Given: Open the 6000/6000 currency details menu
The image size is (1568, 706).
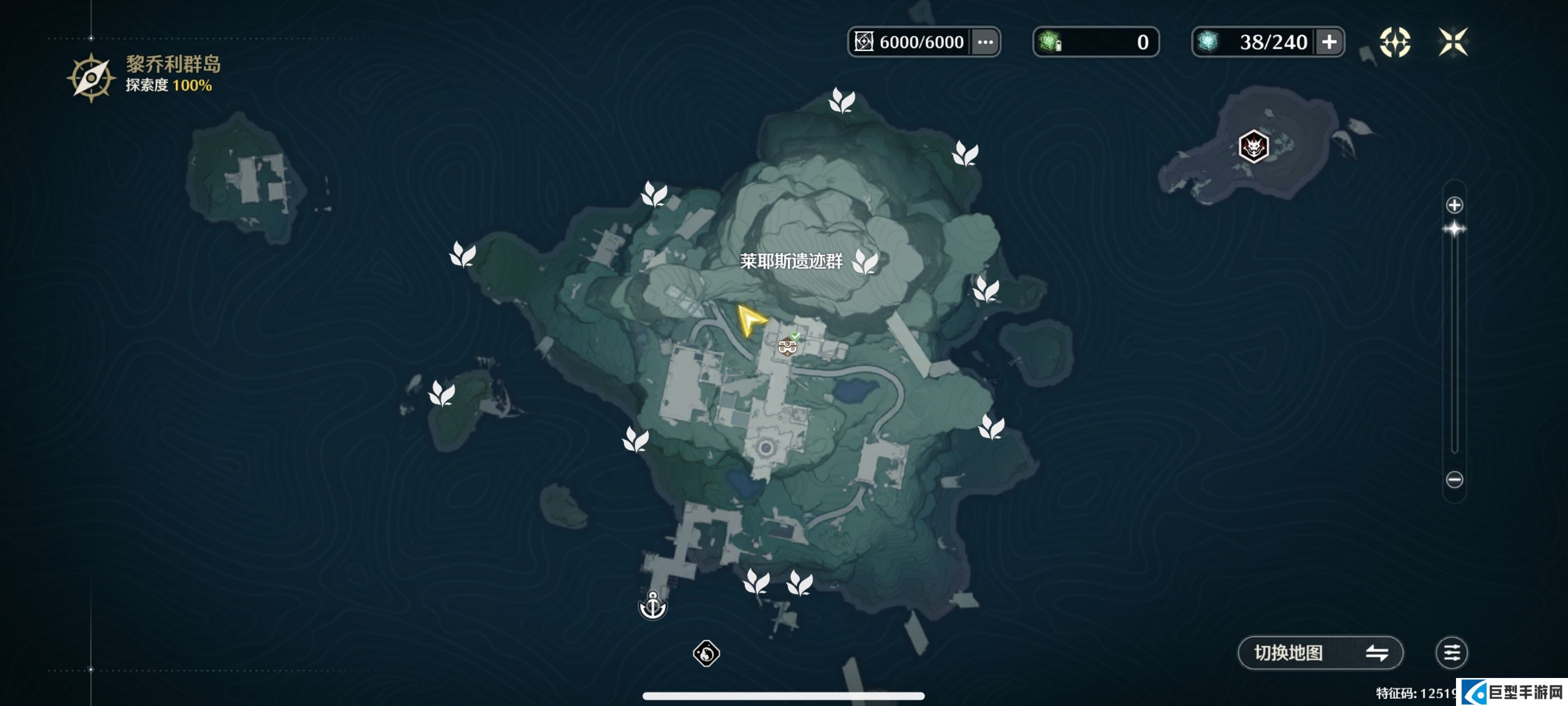Looking at the screenshot, I should [x=985, y=42].
